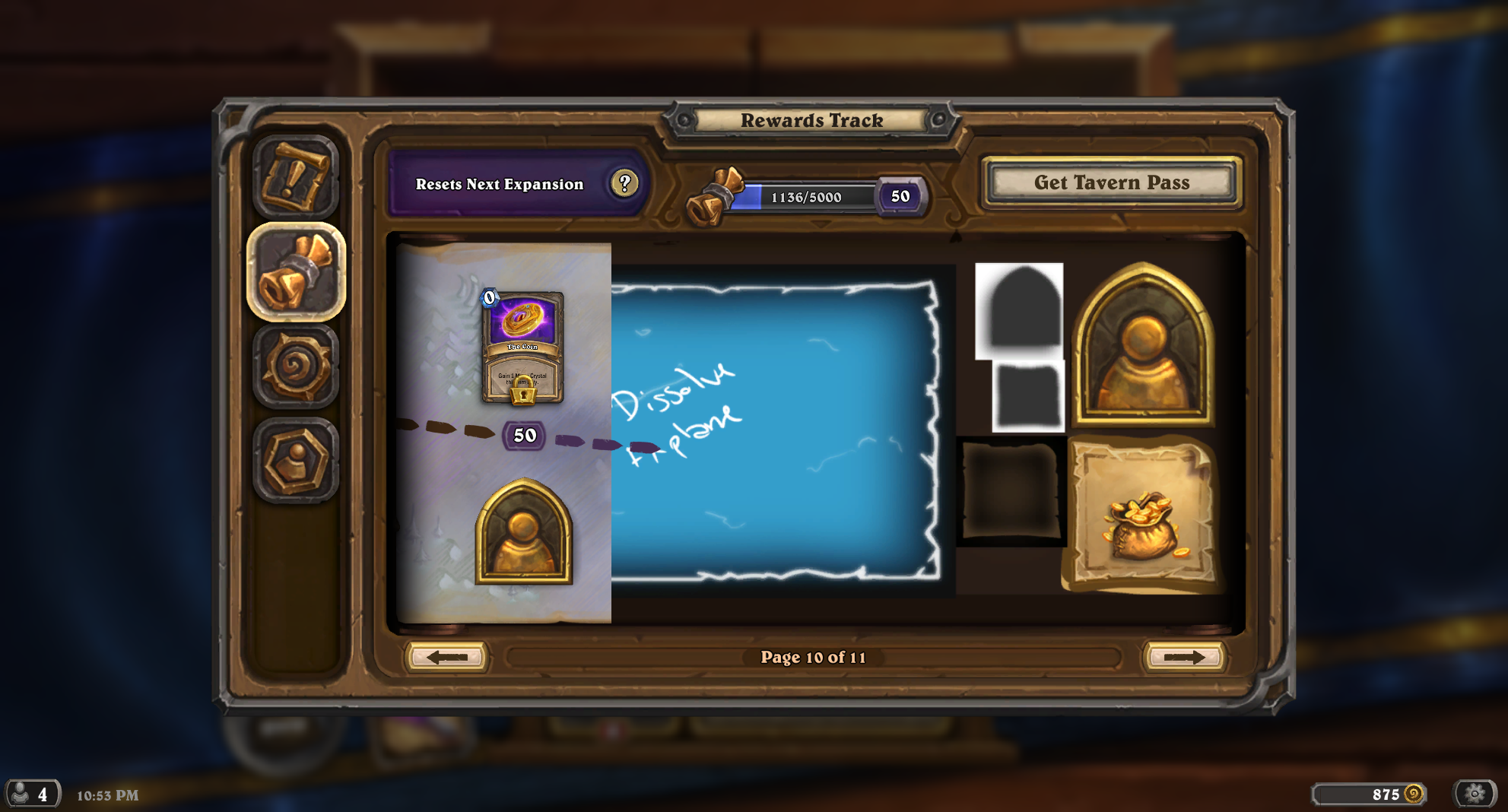This screenshot has height=812, width=1508.
Task: Select the Rewards Track title banner
Action: (x=813, y=120)
